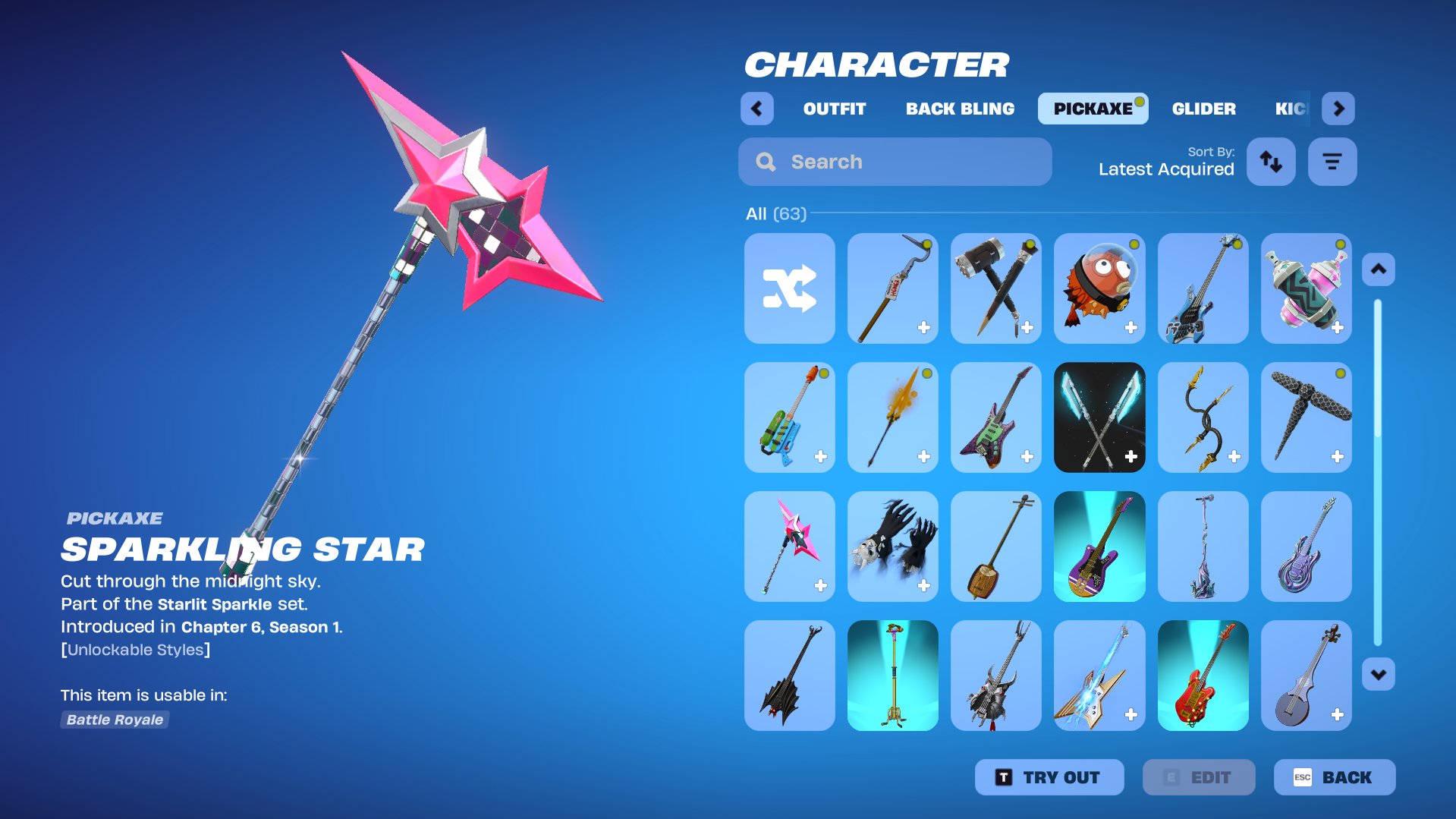1456x819 pixels.
Task: Click the left chevron in the category bar
Action: (756, 109)
